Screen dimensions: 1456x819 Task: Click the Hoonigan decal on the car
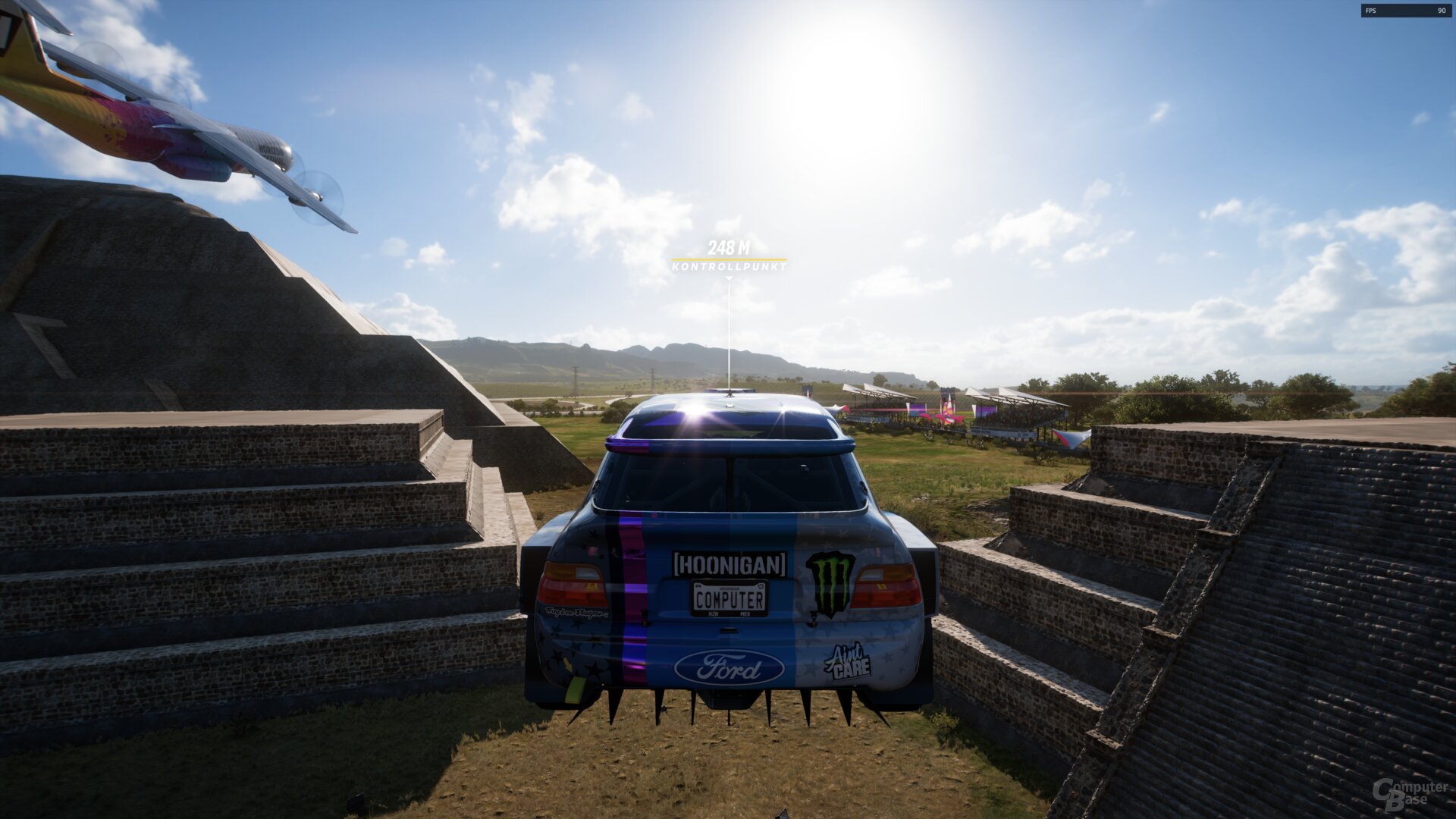730,564
